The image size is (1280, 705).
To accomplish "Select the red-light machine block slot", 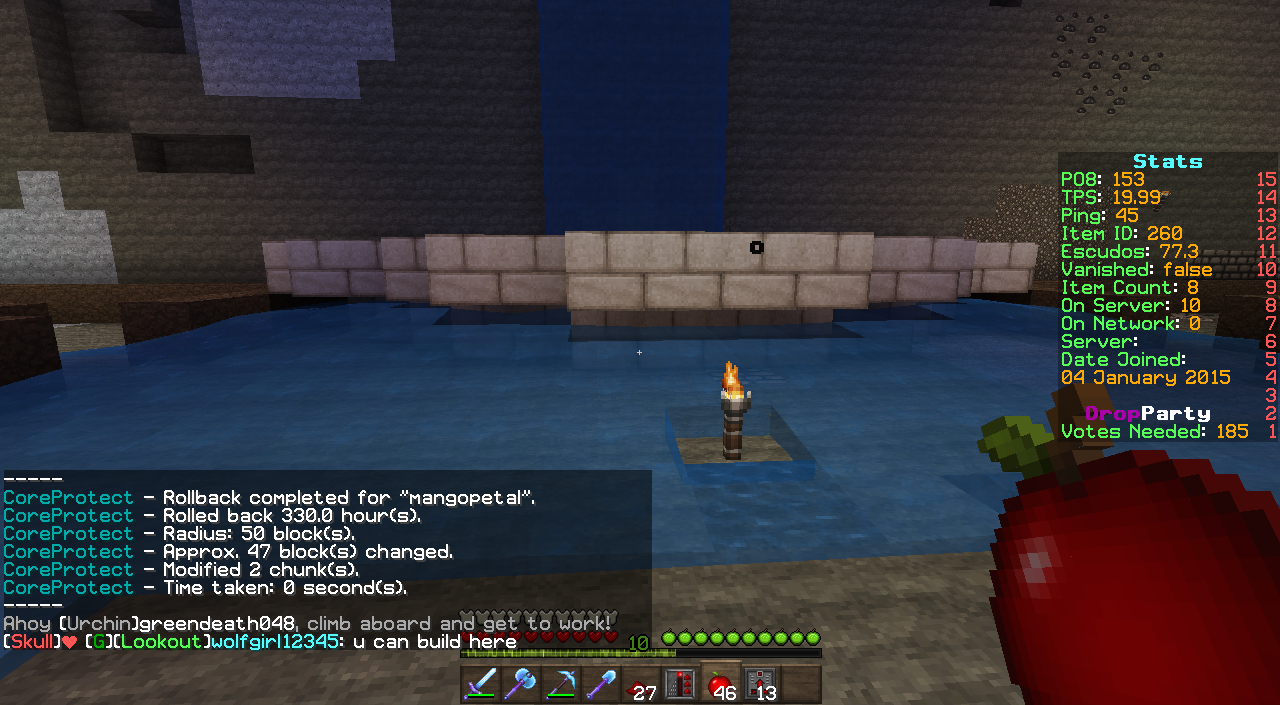I will pyautogui.click(x=681, y=684).
